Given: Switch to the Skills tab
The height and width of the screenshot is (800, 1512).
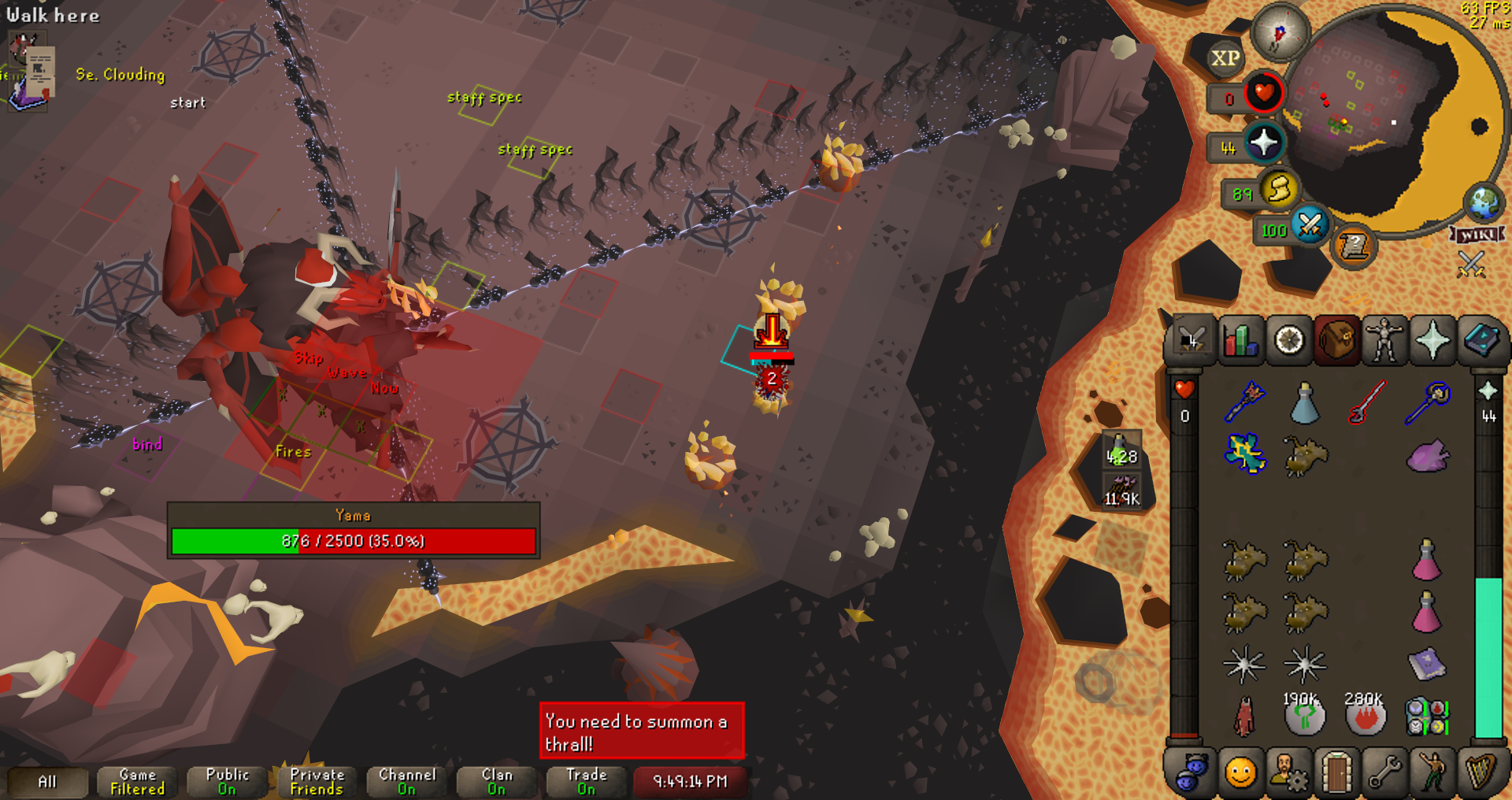Looking at the screenshot, I should coord(1240,342).
